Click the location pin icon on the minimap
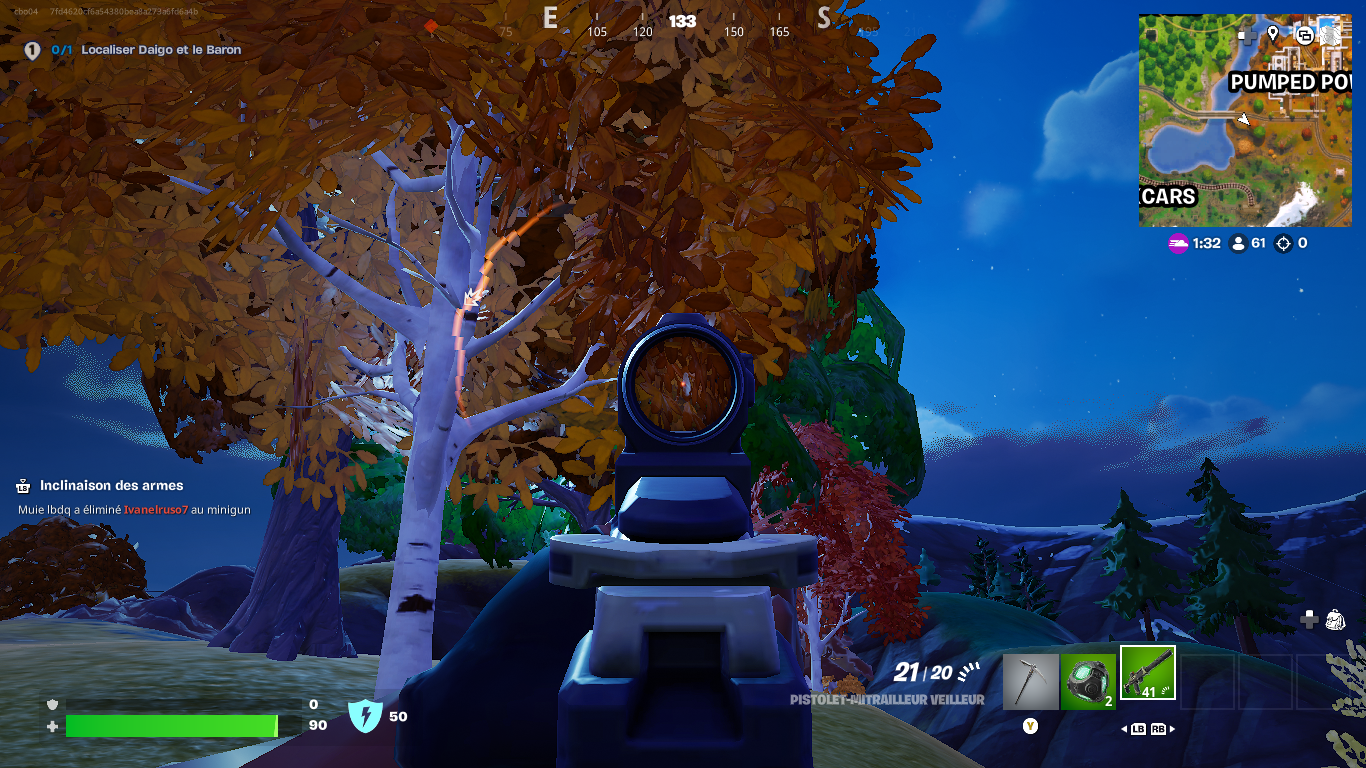 1272,35
